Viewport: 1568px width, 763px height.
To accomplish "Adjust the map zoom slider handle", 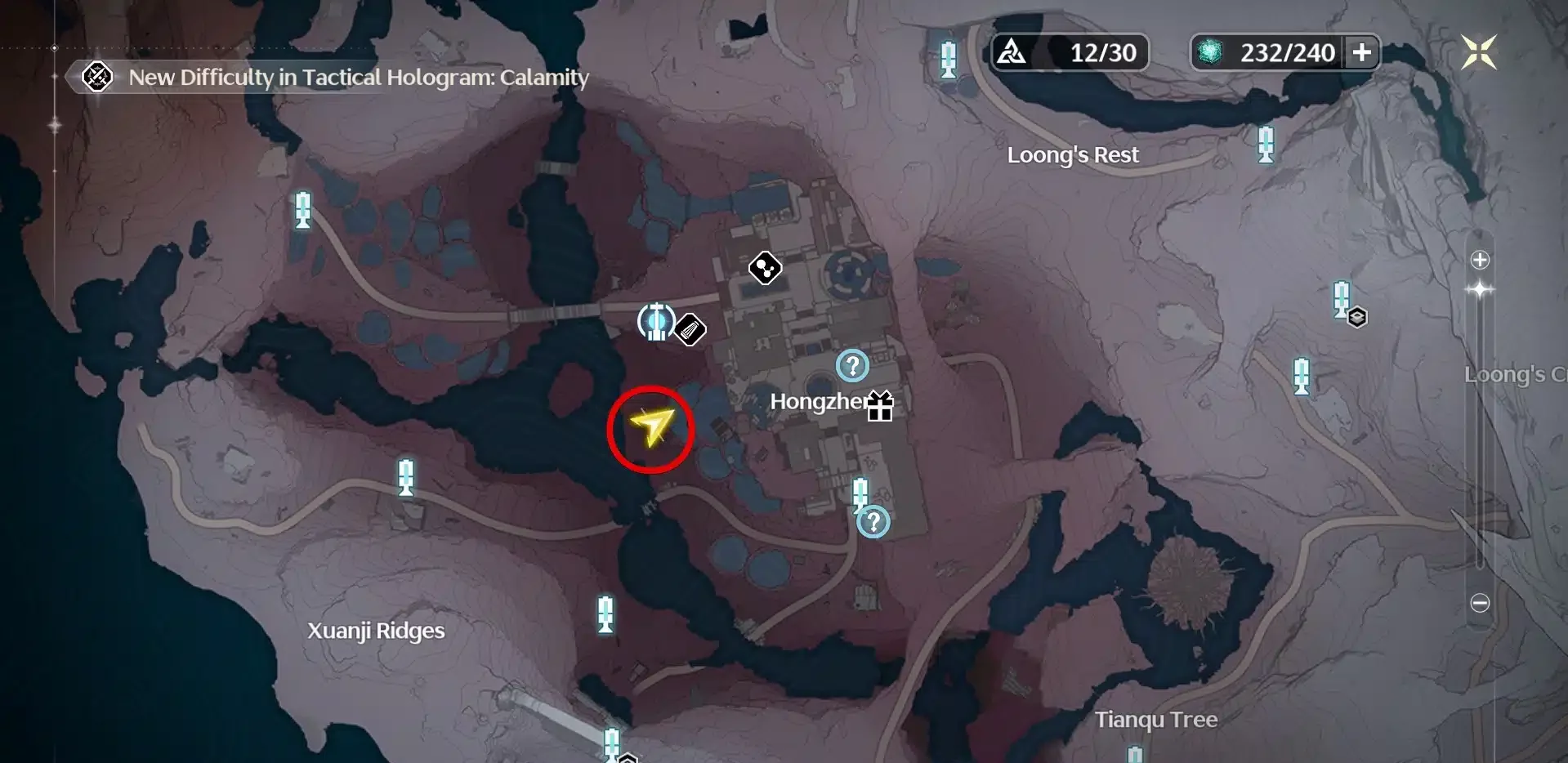I will pyautogui.click(x=1480, y=290).
